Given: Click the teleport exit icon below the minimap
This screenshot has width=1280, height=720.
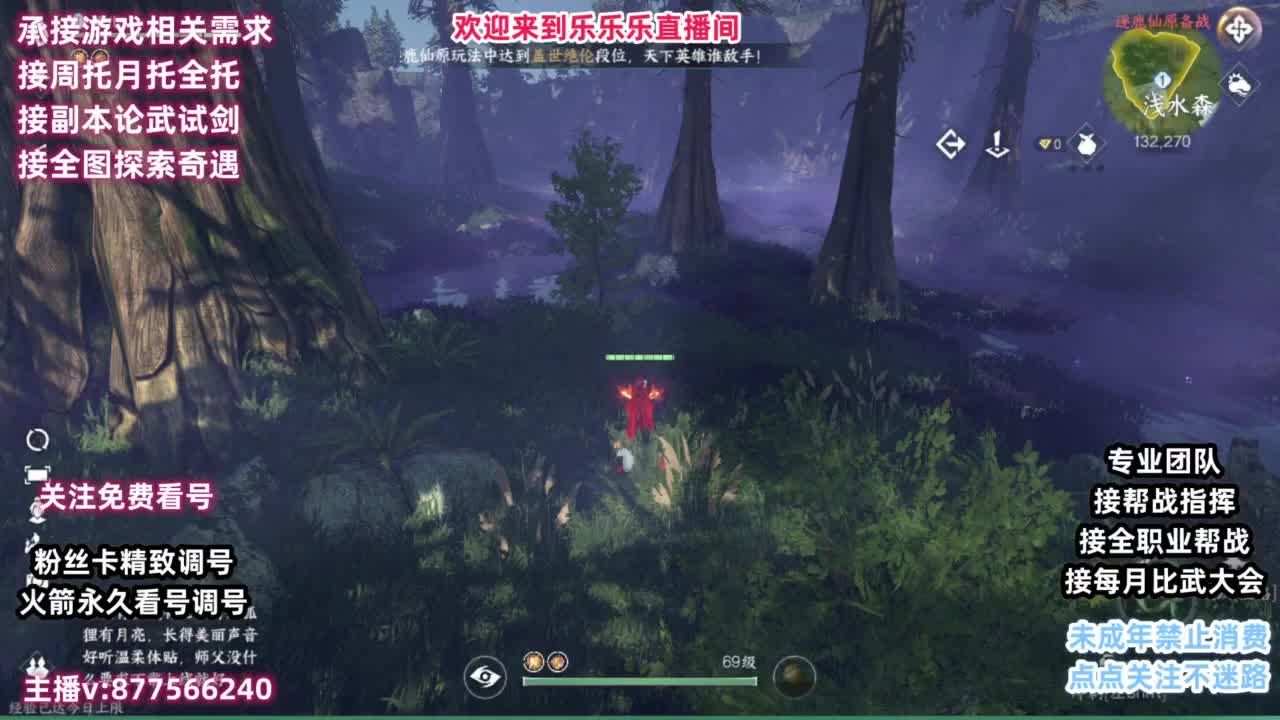Looking at the screenshot, I should pyautogui.click(x=951, y=143).
